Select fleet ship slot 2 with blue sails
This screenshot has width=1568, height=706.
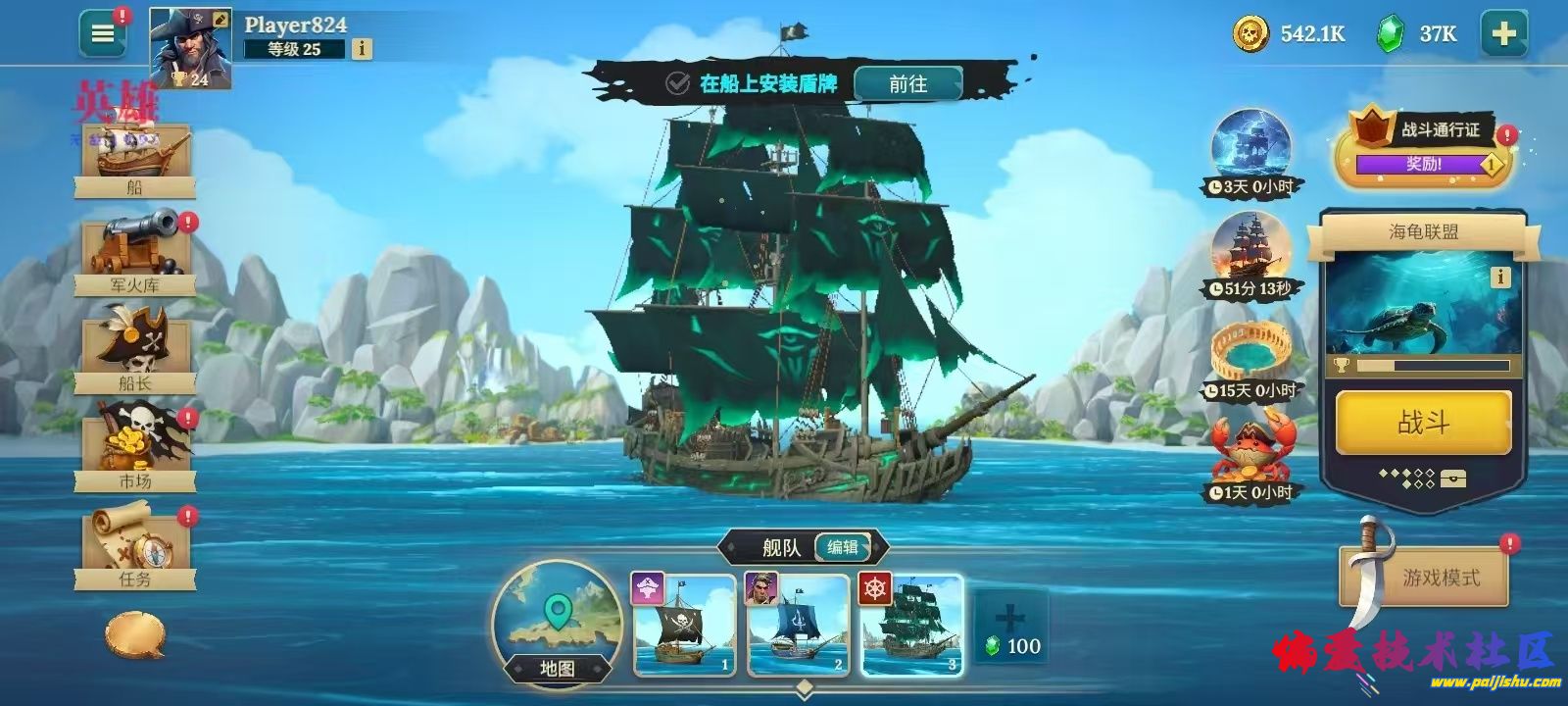(x=799, y=626)
